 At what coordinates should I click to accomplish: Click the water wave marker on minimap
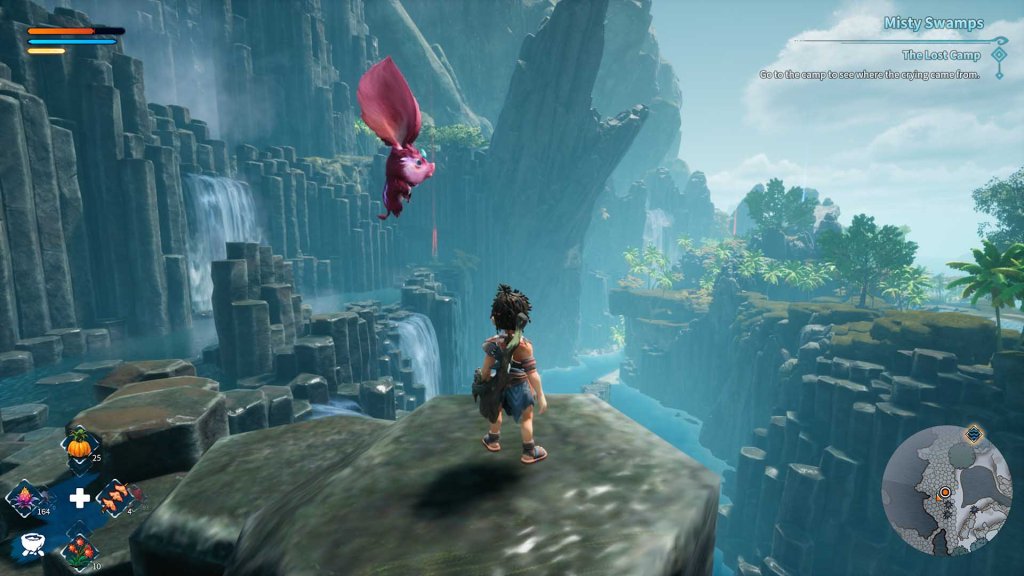pos(974,435)
